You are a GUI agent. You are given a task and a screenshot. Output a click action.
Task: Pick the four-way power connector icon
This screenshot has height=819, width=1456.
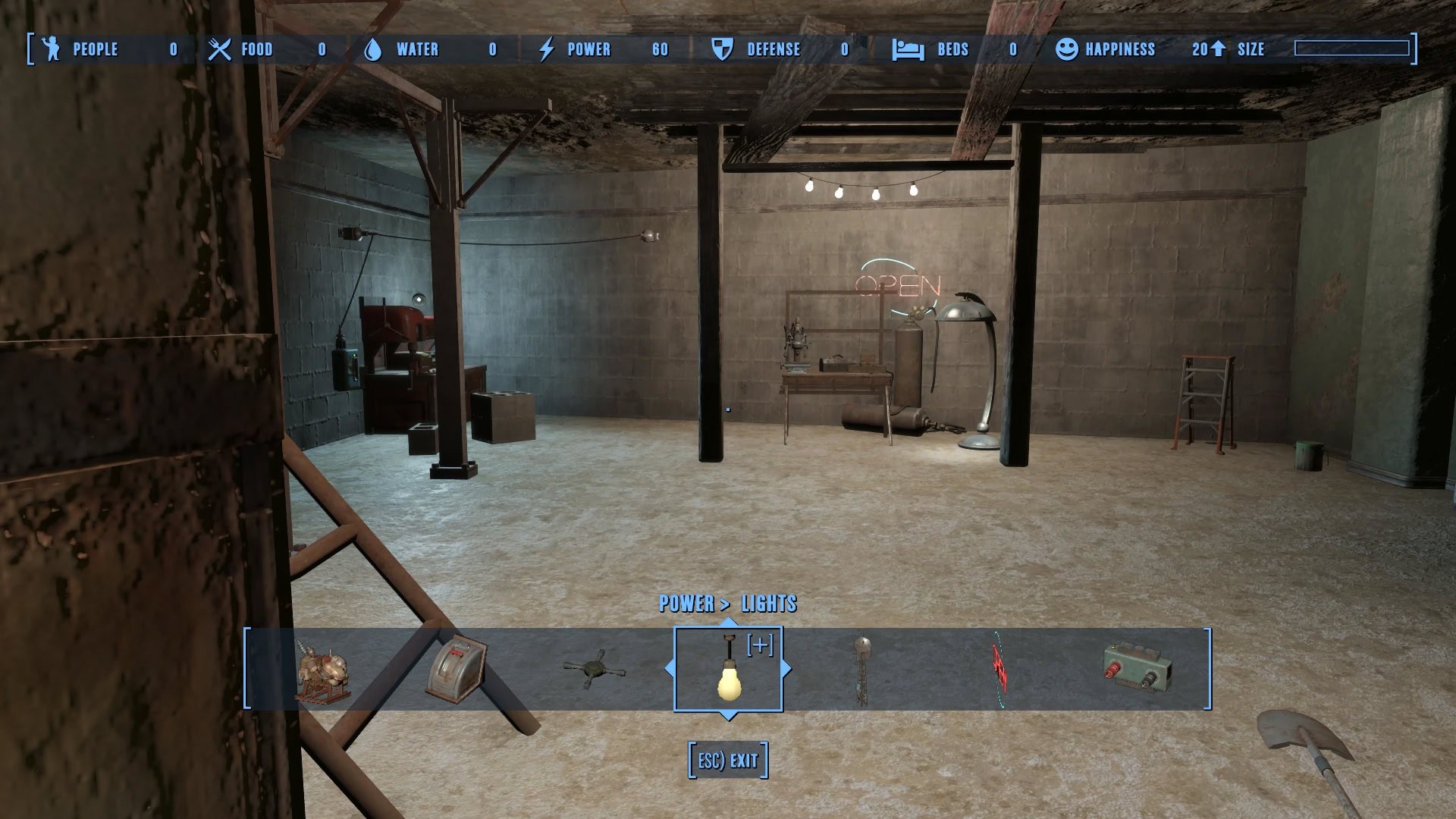click(593, 669)
